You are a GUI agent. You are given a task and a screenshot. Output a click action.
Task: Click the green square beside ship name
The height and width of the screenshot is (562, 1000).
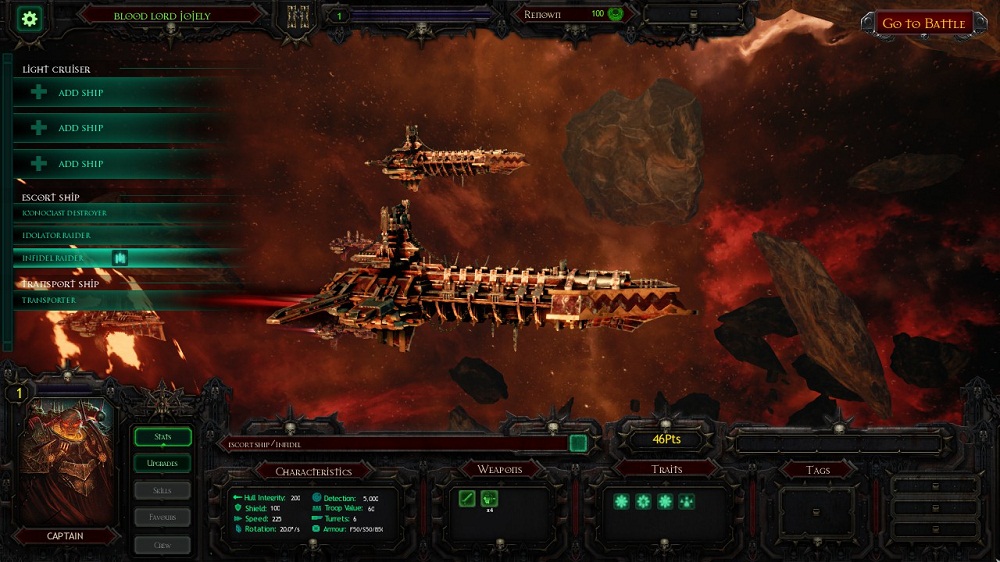[x=578, y=443]
